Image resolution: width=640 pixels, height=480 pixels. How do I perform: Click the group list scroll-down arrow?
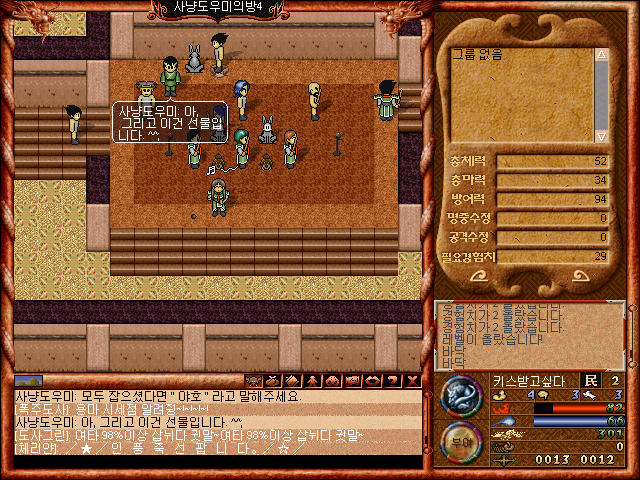point(601,135)
